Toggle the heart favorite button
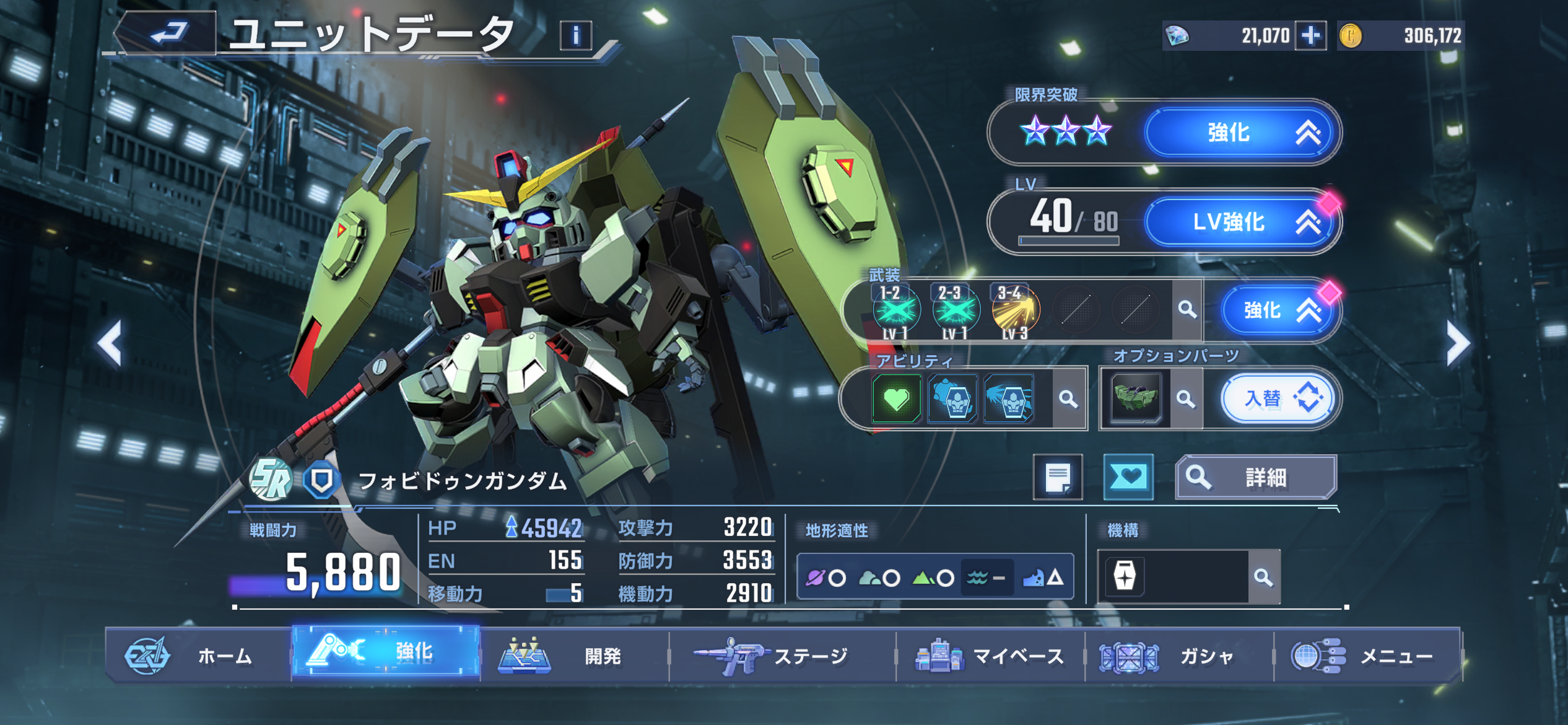This screenshot has width=1568, height=725. pyautogui.click(x=1128, y=477)
